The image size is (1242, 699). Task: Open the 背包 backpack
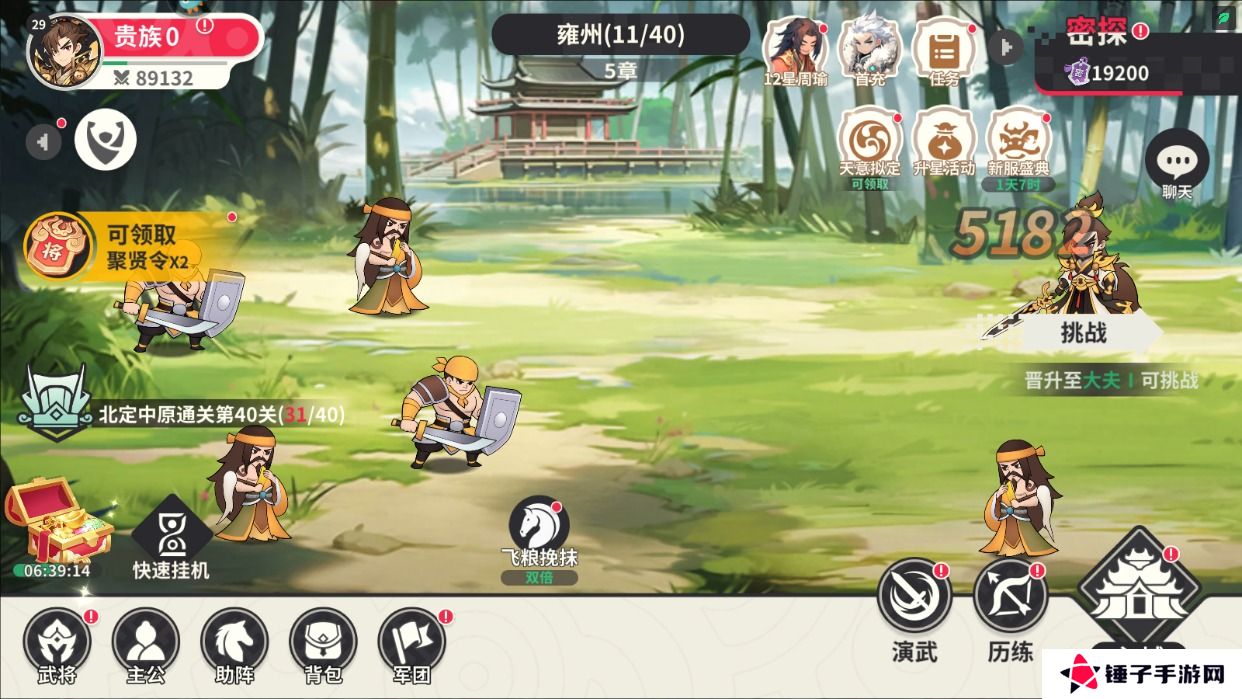[x=323, y=641]
